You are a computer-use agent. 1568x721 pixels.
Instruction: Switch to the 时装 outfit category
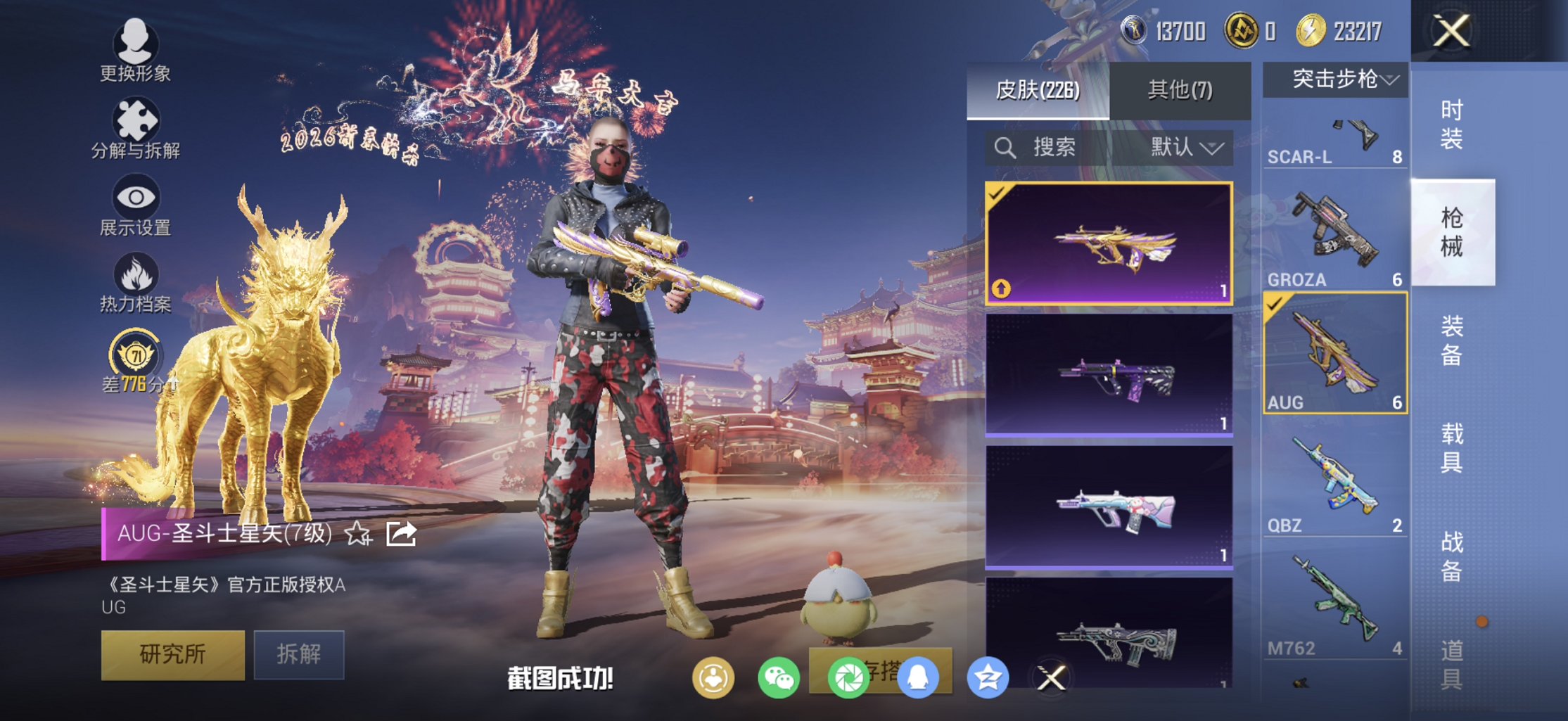pos(1451,125)
